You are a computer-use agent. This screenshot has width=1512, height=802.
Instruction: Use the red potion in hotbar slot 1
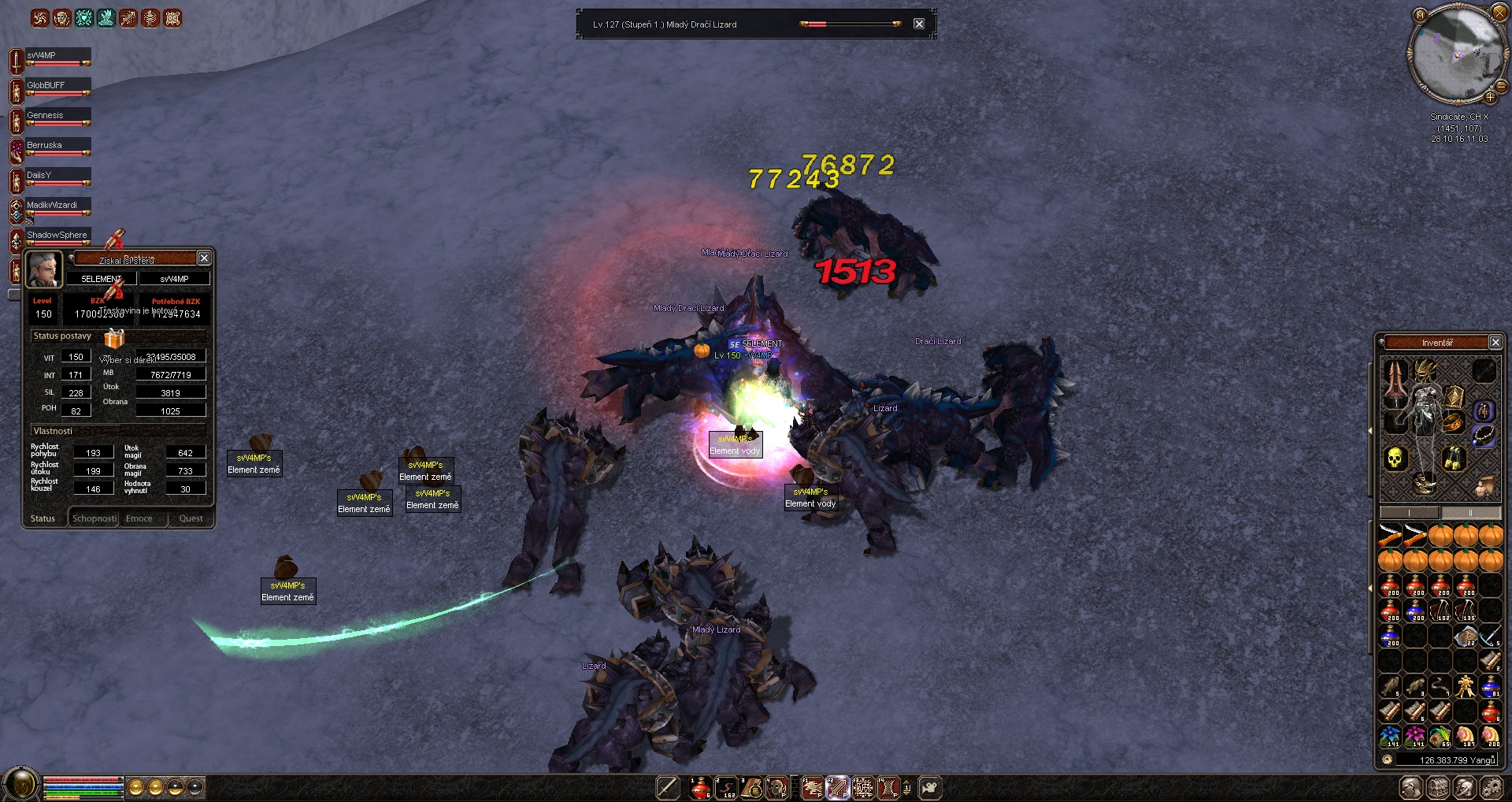(x=700, y=788)
